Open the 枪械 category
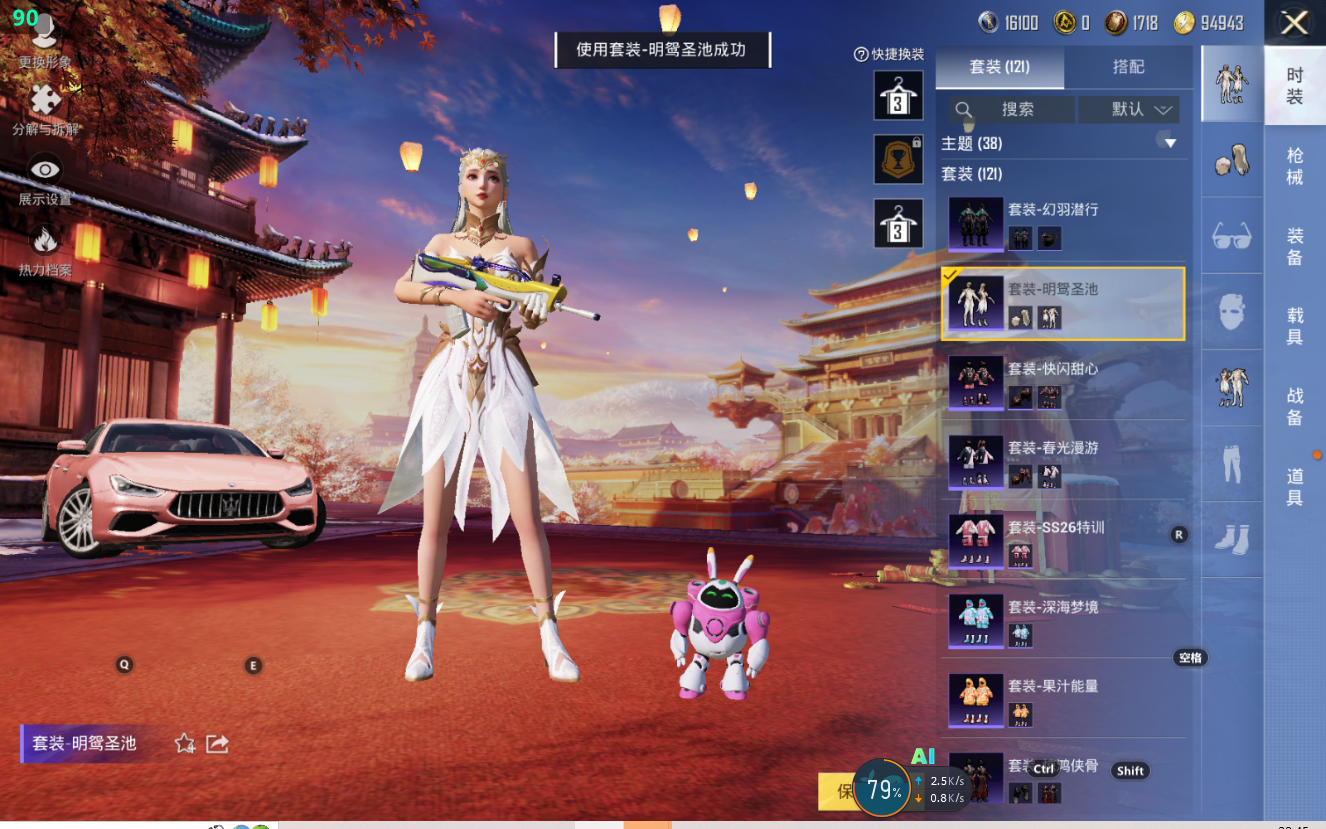 [x=1295, y=166]
